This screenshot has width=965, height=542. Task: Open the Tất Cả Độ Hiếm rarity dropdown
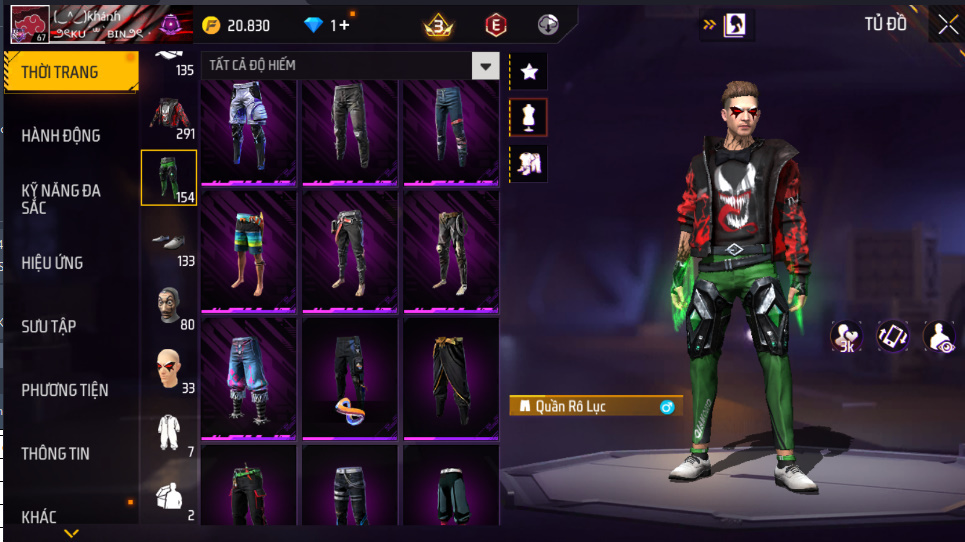pyautogui.click(x=485, y=66)
